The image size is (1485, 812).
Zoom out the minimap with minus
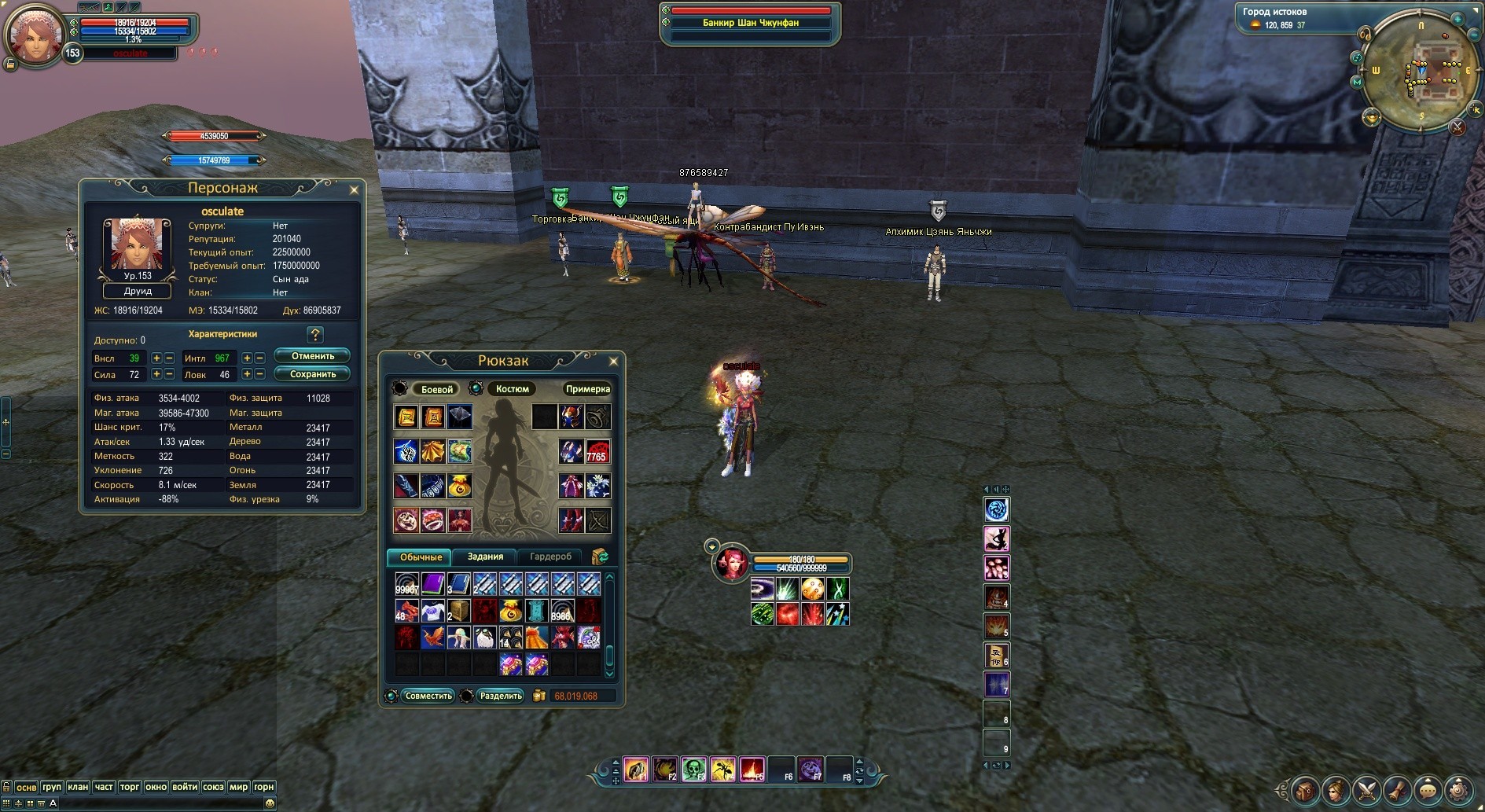coord(1473,34)
